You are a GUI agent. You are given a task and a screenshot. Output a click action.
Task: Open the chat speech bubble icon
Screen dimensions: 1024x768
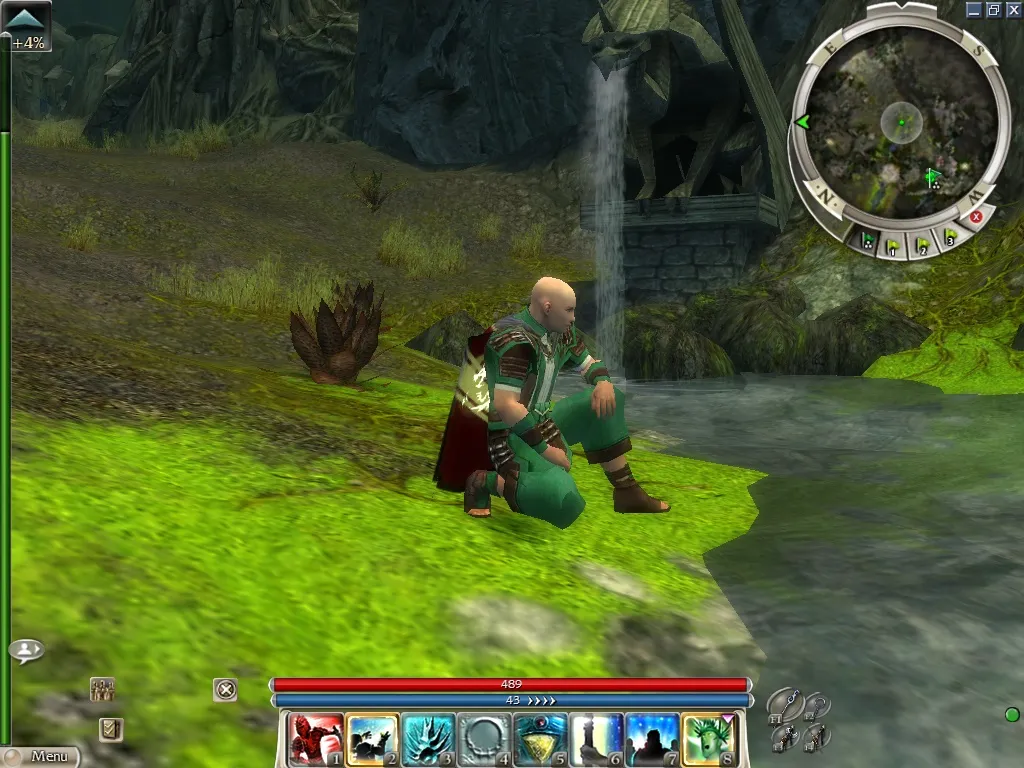(x=26, y=651)
